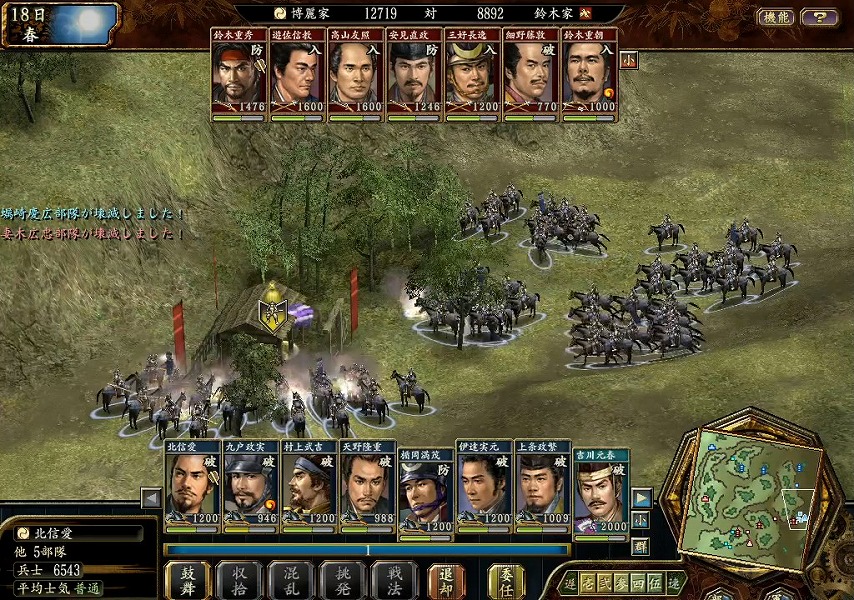Activate the 混乱 confusion command
Image resolution: width=854 pixels, height=600 pixels.
(x=291, y=580)
